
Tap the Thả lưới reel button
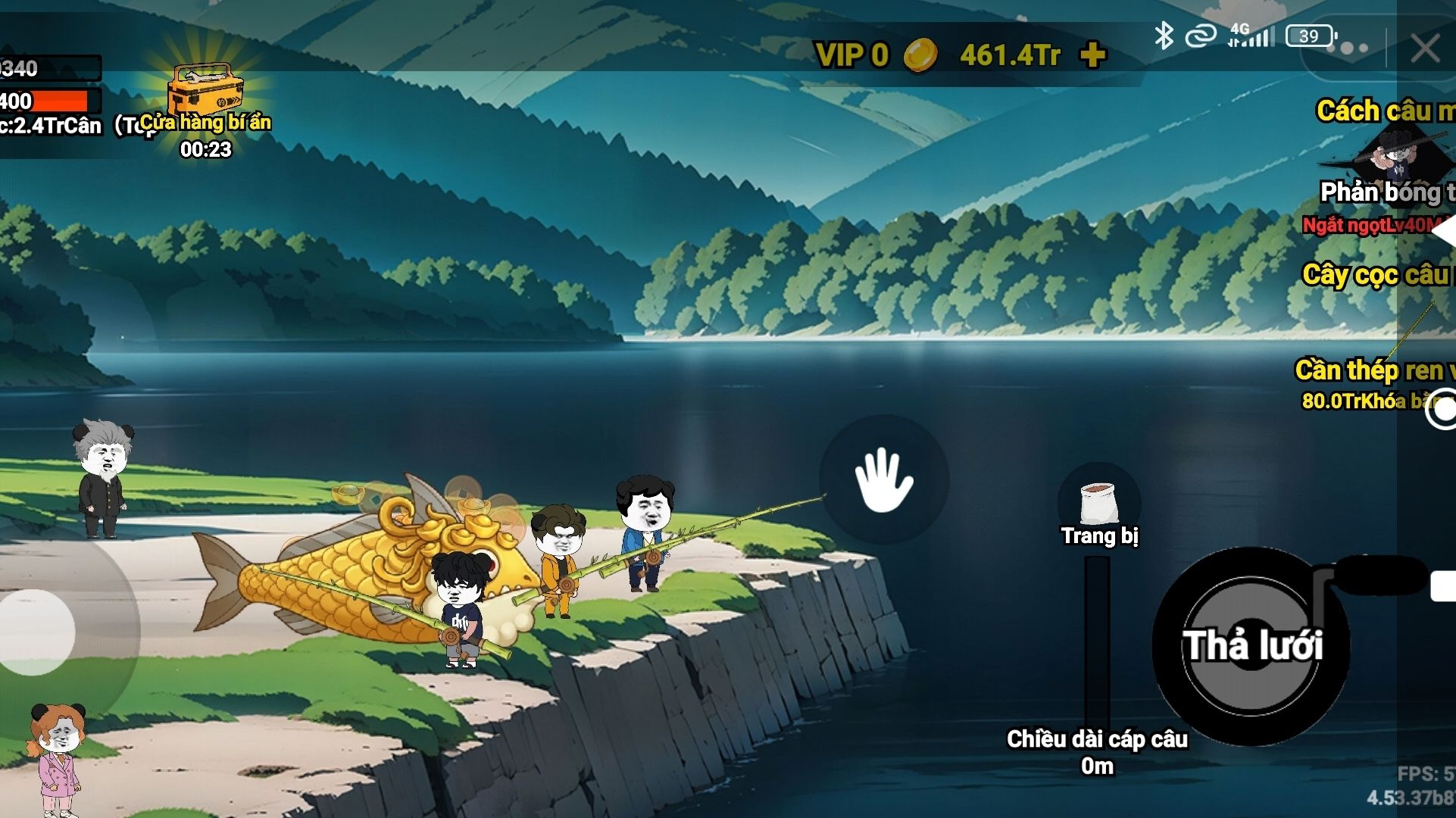point(1251,645)
